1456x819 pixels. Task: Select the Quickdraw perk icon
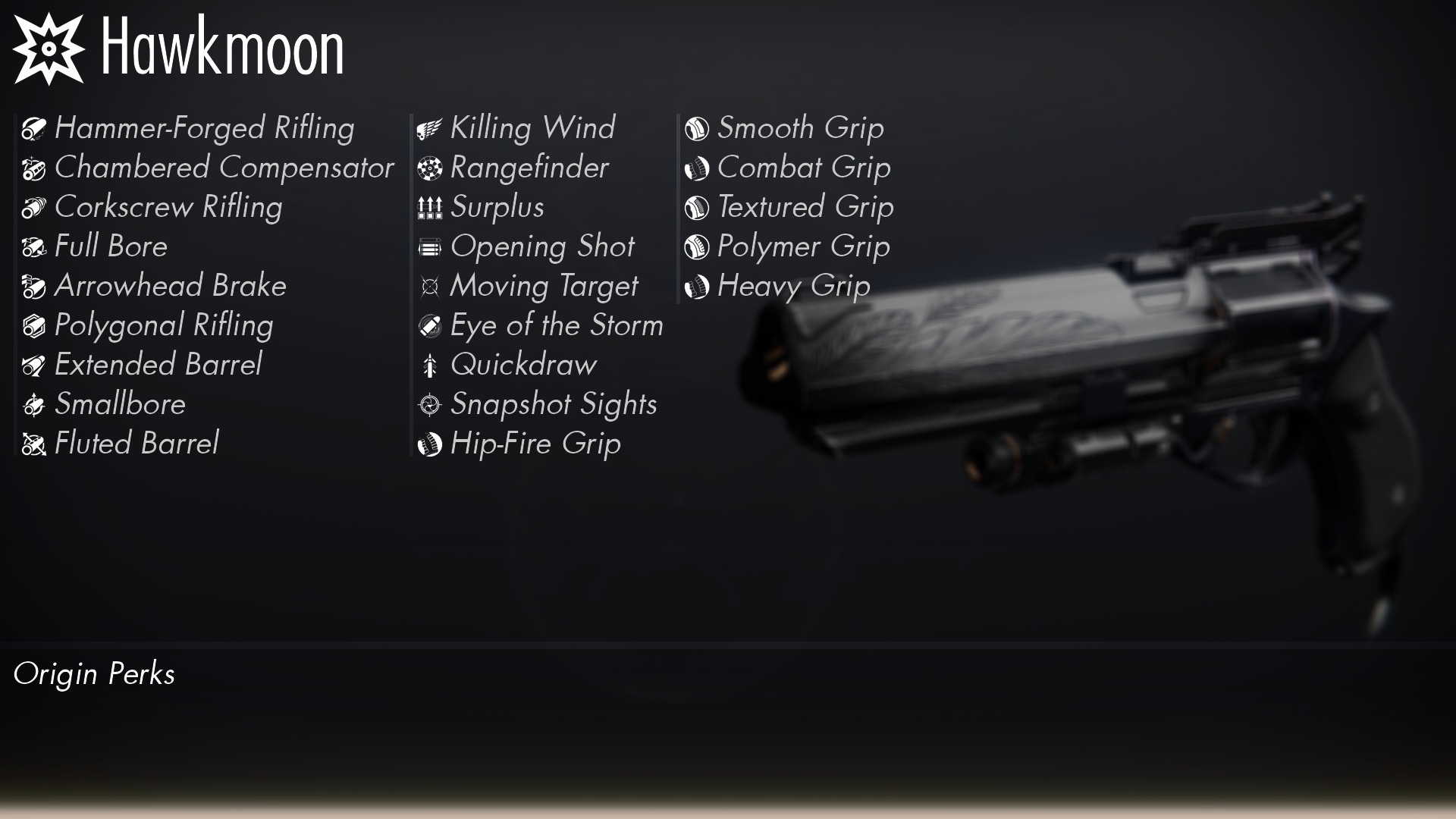pyautogui.click(x=429, y=365)
